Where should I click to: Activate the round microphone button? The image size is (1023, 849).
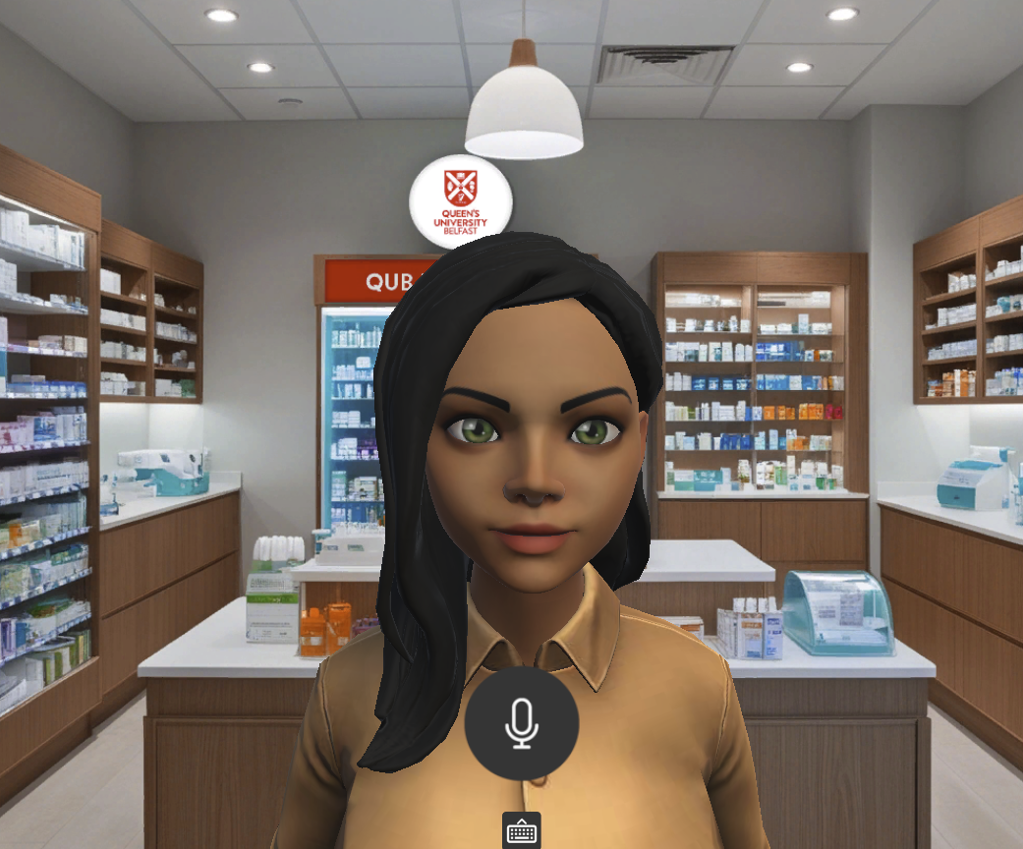pos(521,723)
